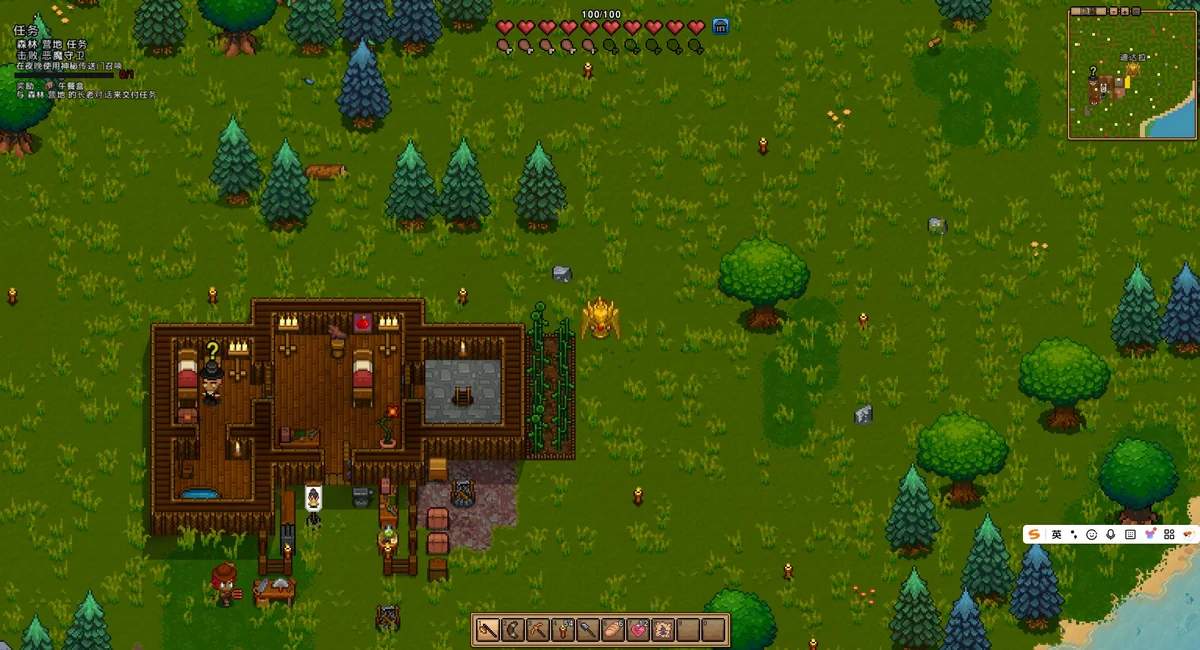Image resolution: width=1200 pixels, height=650 pixels.
Task: Select the pickaxe in the hotbar
Action: click(538, 630)
